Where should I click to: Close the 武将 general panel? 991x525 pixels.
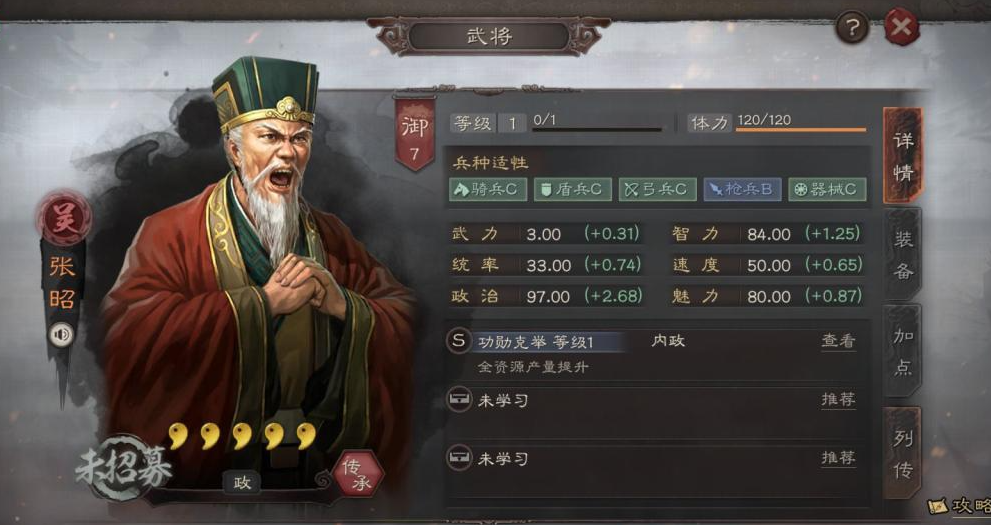(902, 27)
